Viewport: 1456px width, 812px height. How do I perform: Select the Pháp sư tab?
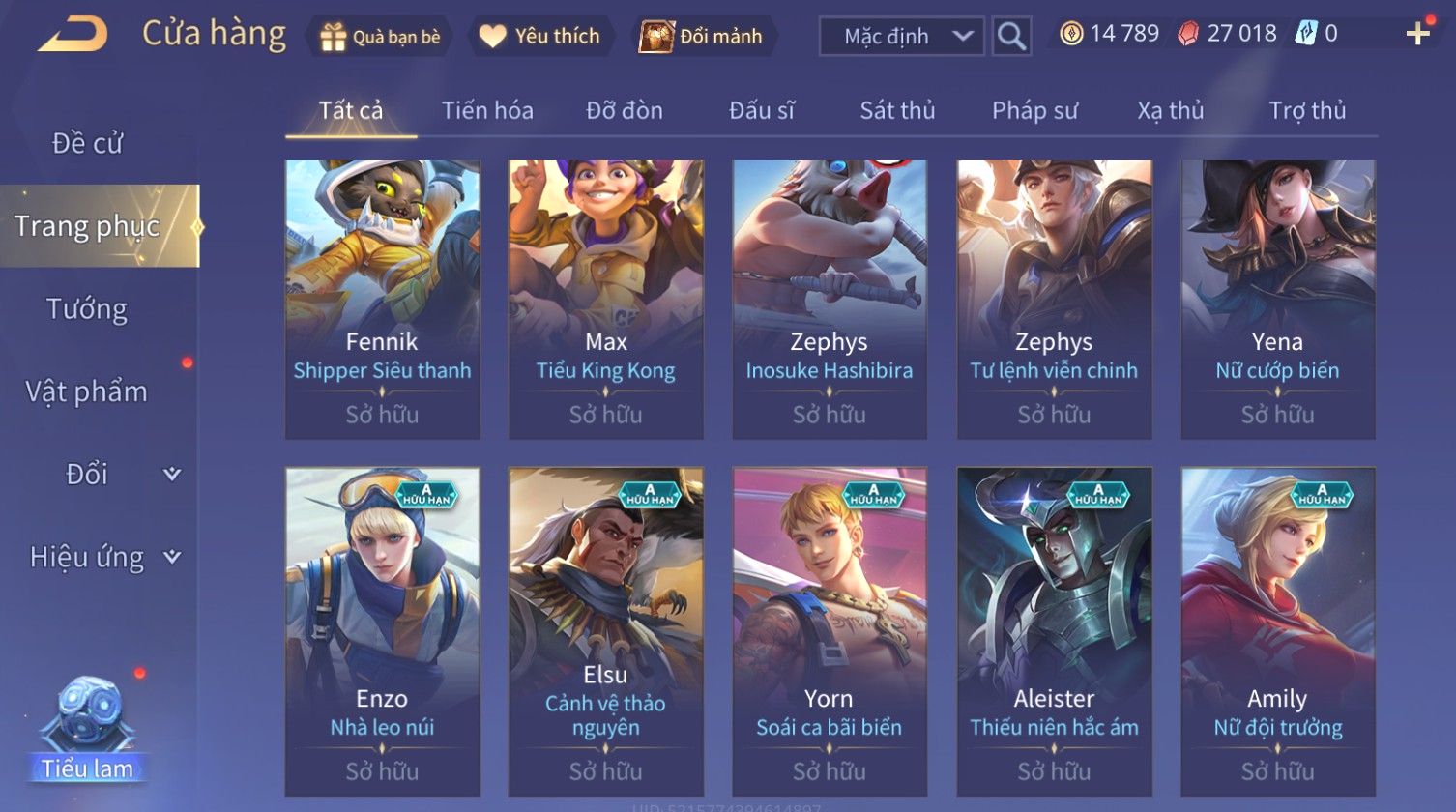tap(1034, 110)
